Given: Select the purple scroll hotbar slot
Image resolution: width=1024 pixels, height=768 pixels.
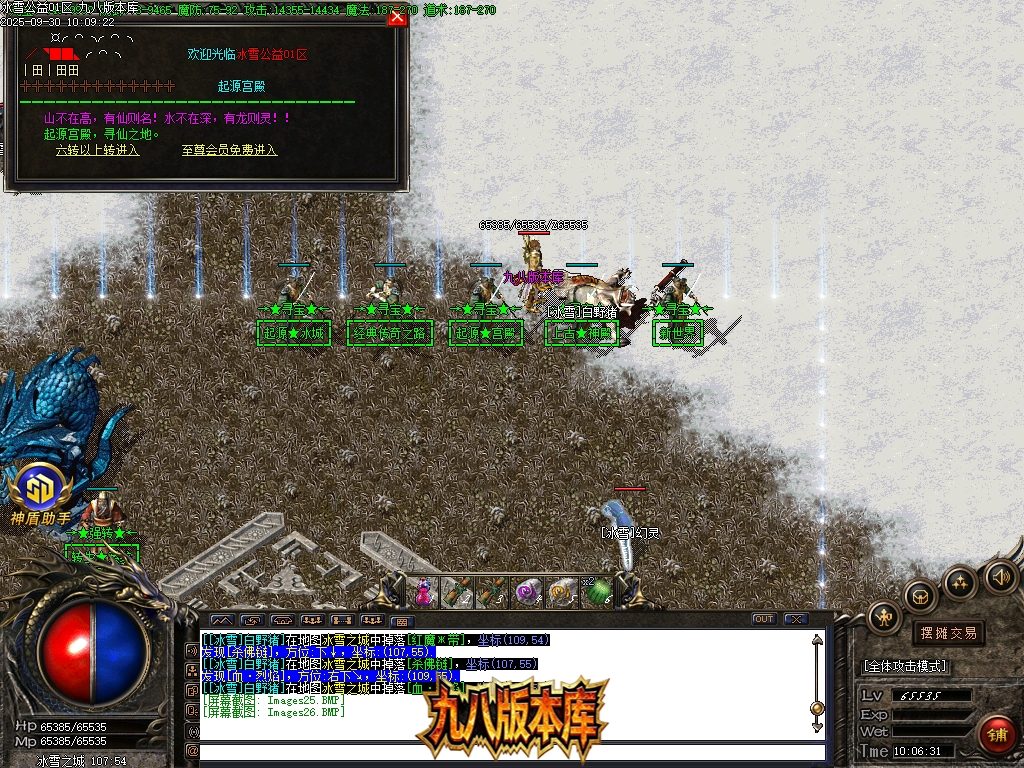Looking at the screenshot, I should pyautogui.click(x=527, y=592).
